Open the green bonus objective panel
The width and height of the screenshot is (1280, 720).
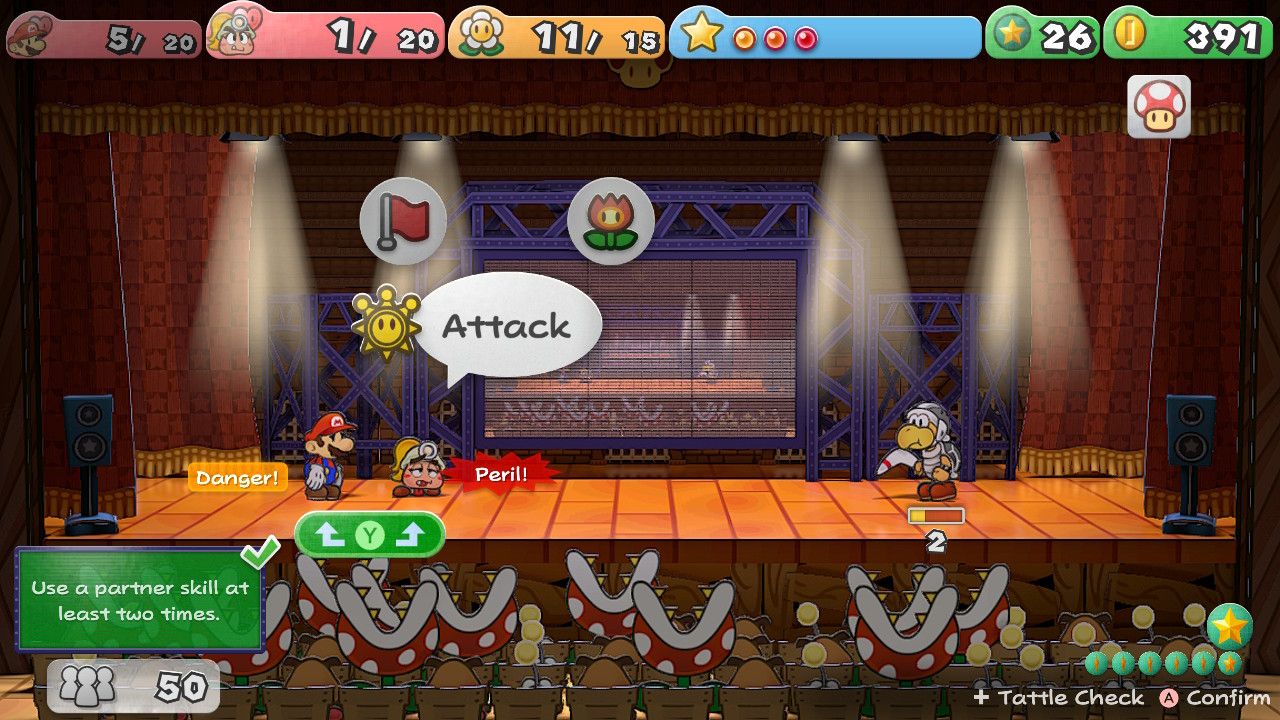(x=139, y=601)
